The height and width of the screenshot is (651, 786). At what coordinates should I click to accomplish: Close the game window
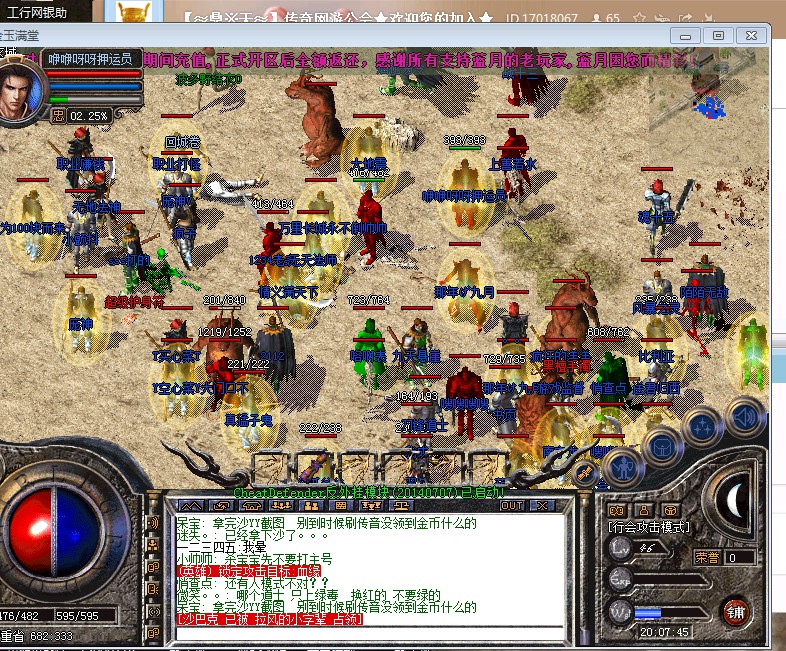tap(751, 35)
